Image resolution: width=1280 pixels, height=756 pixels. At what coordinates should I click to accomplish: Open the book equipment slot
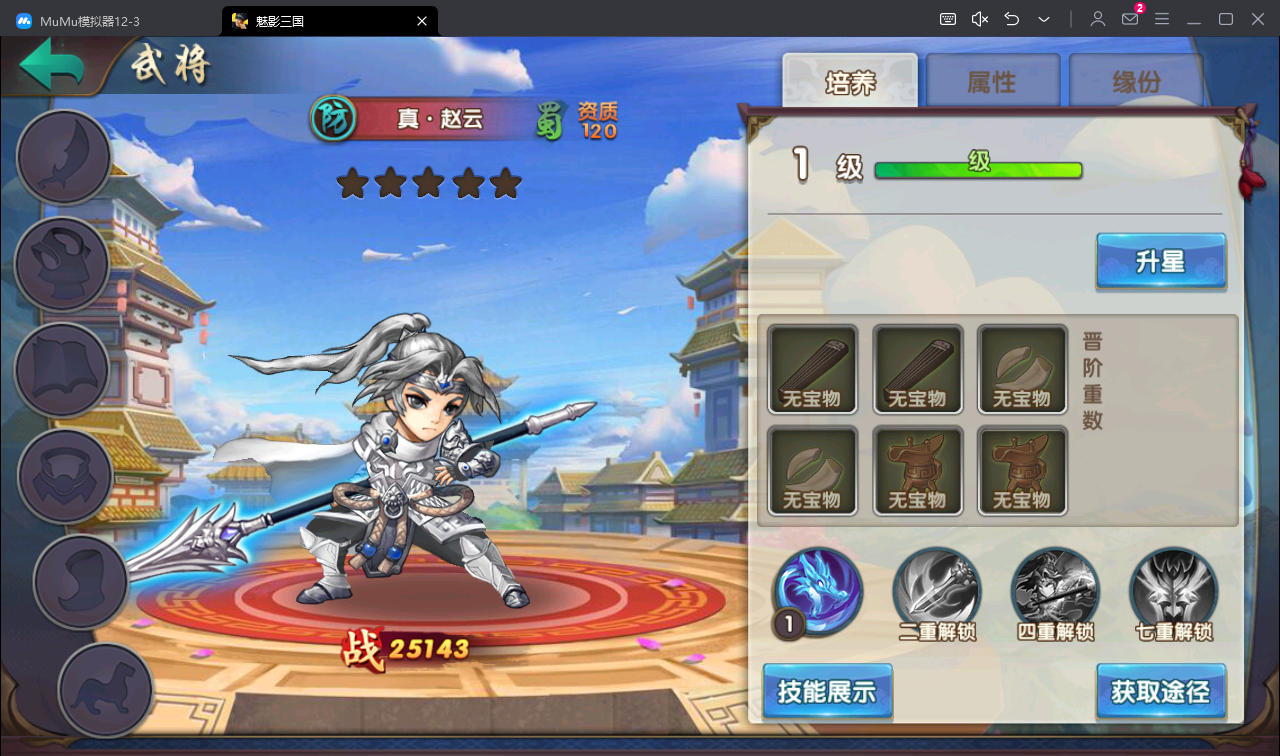[62, 370]
